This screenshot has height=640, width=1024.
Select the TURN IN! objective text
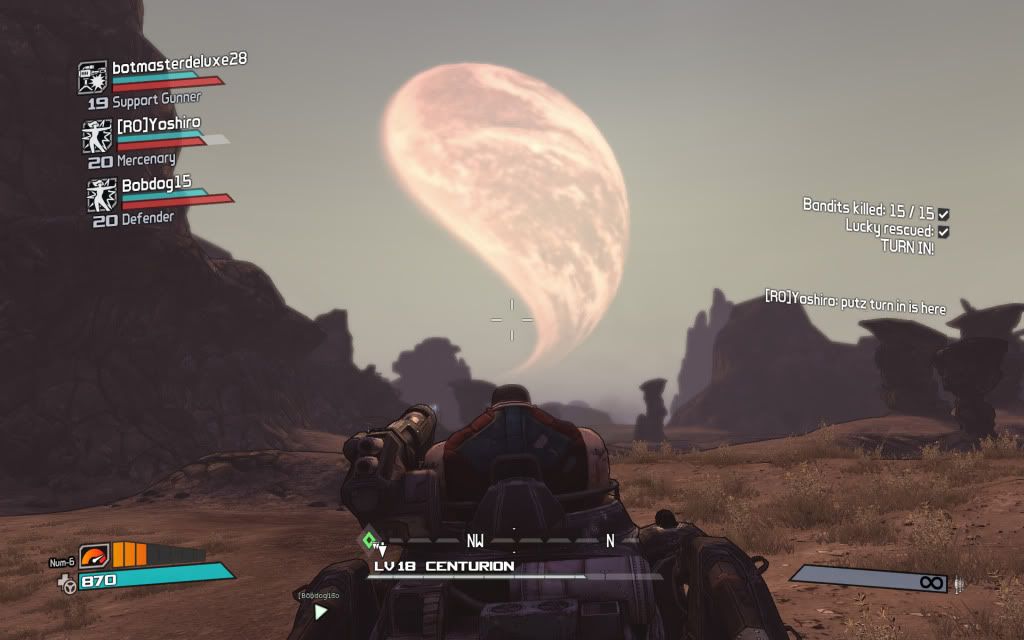[x=907, y=247]
